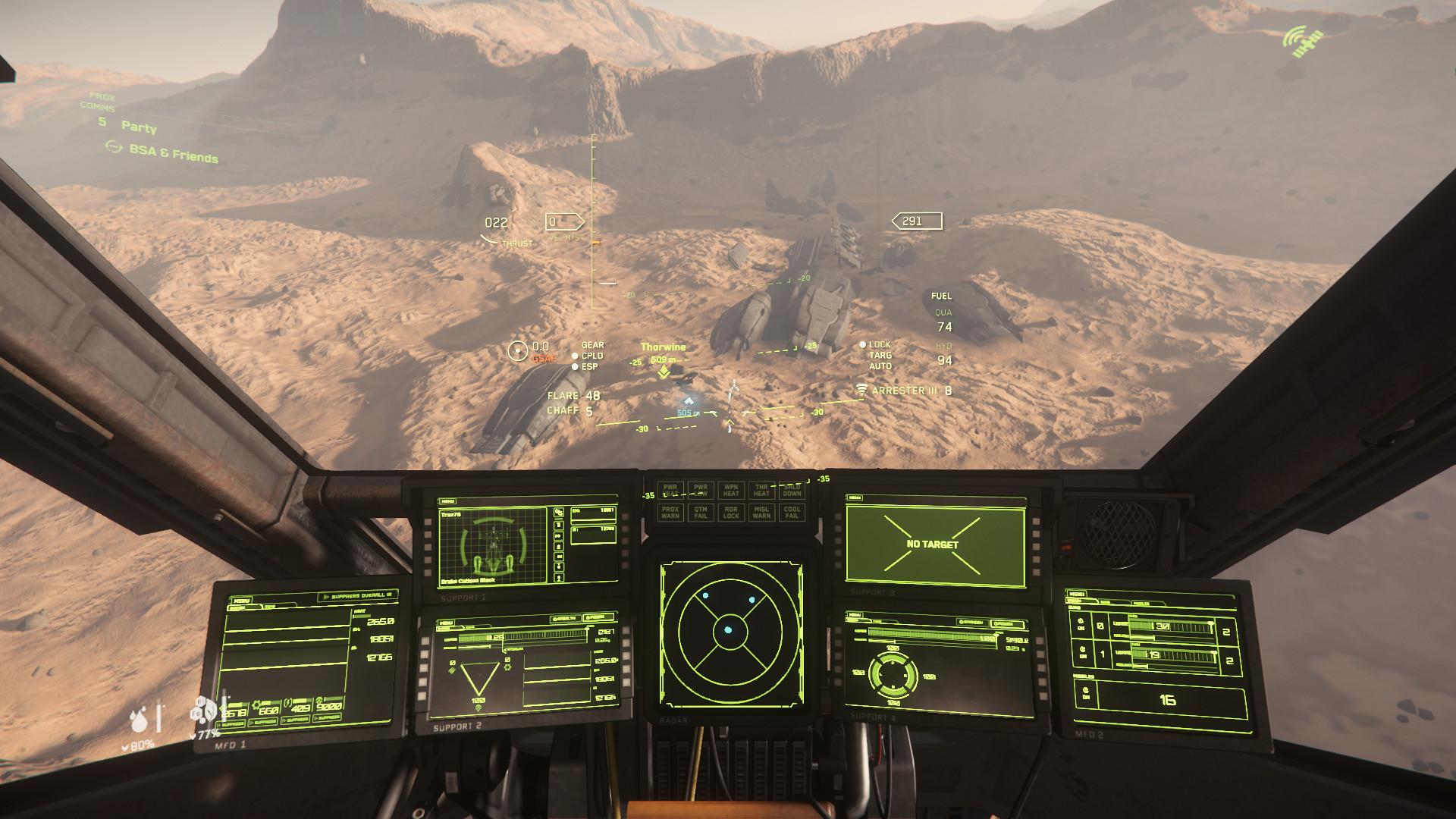Open the MENU on the Support 4 shield screen
The width and height of the screenshot is (1456, 819).
click(x=855, y=616)
